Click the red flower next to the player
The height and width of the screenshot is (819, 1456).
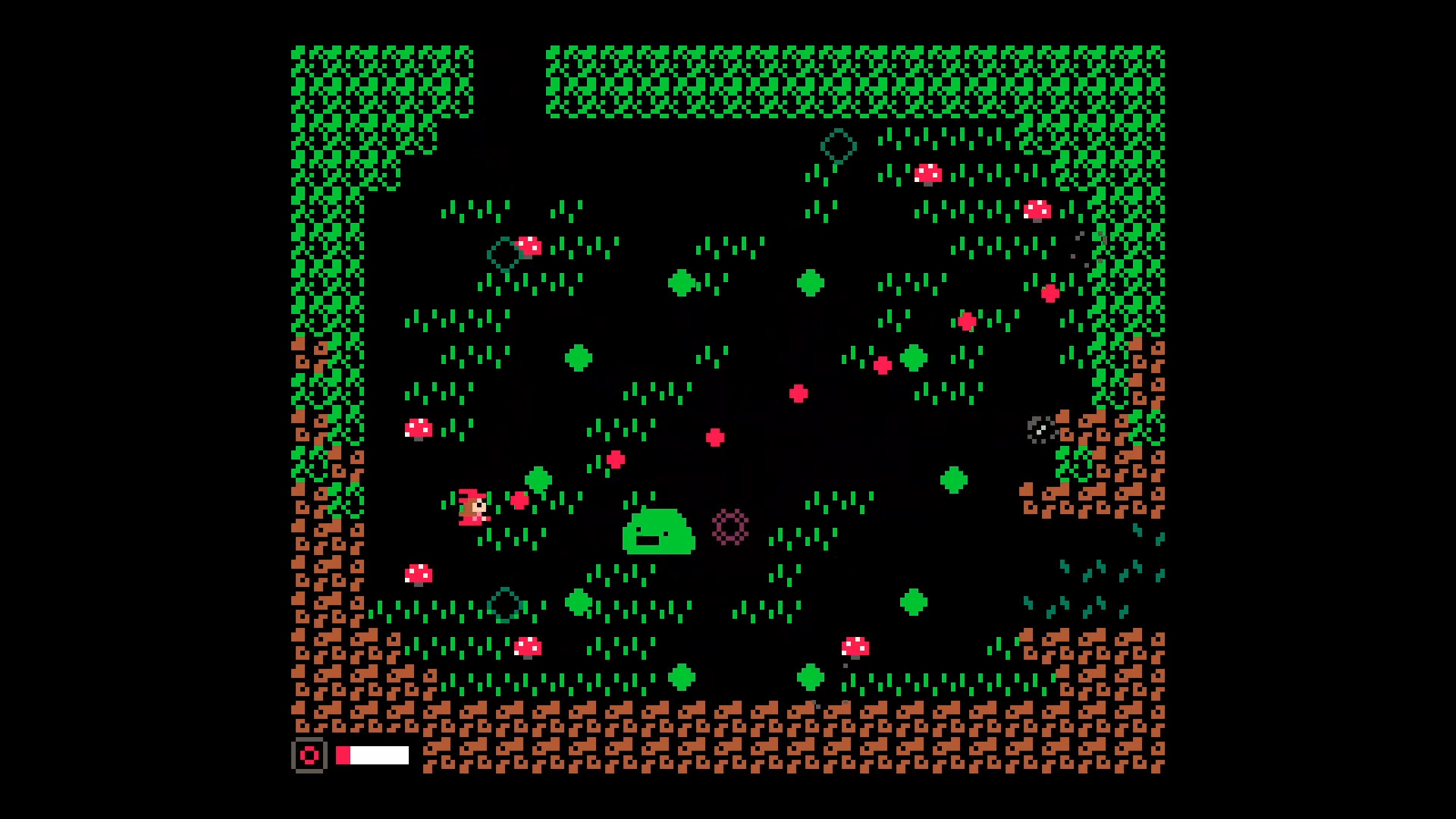519,499
